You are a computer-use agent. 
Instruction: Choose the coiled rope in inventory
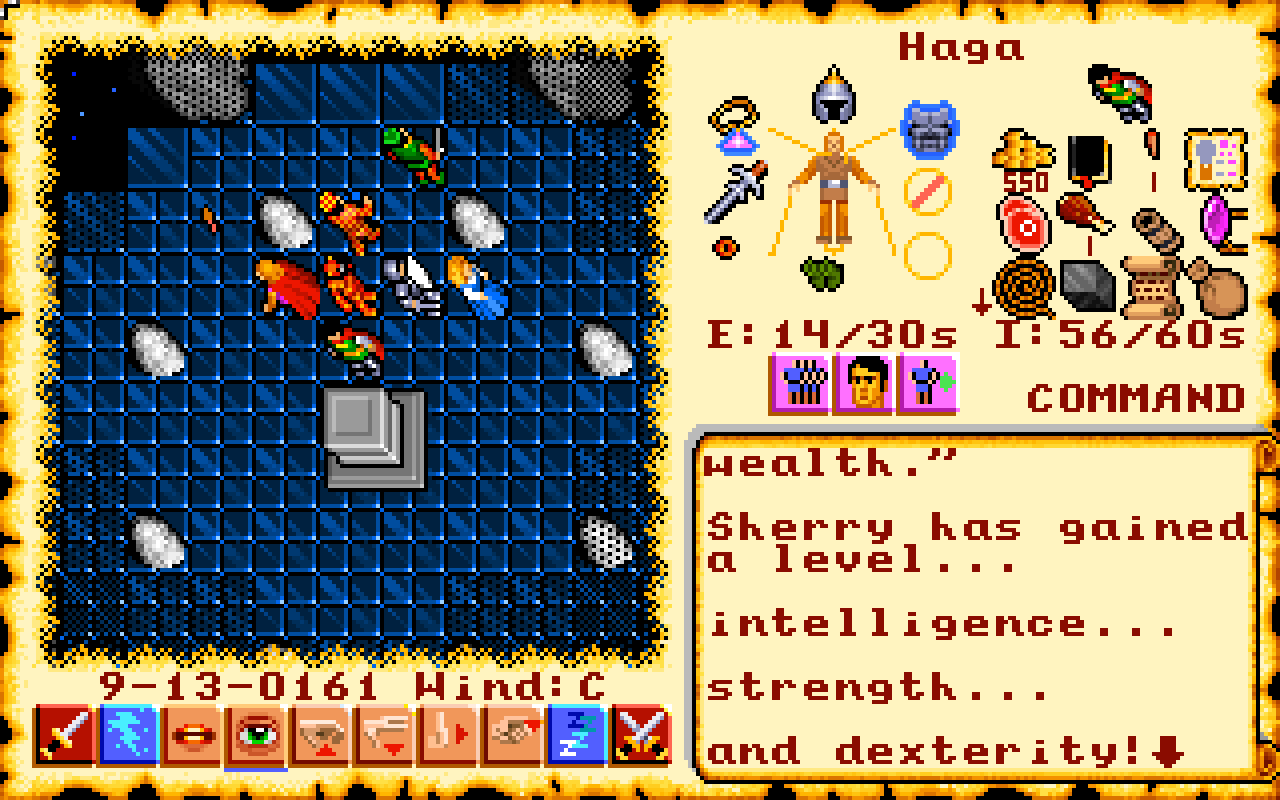(1024, 287)
